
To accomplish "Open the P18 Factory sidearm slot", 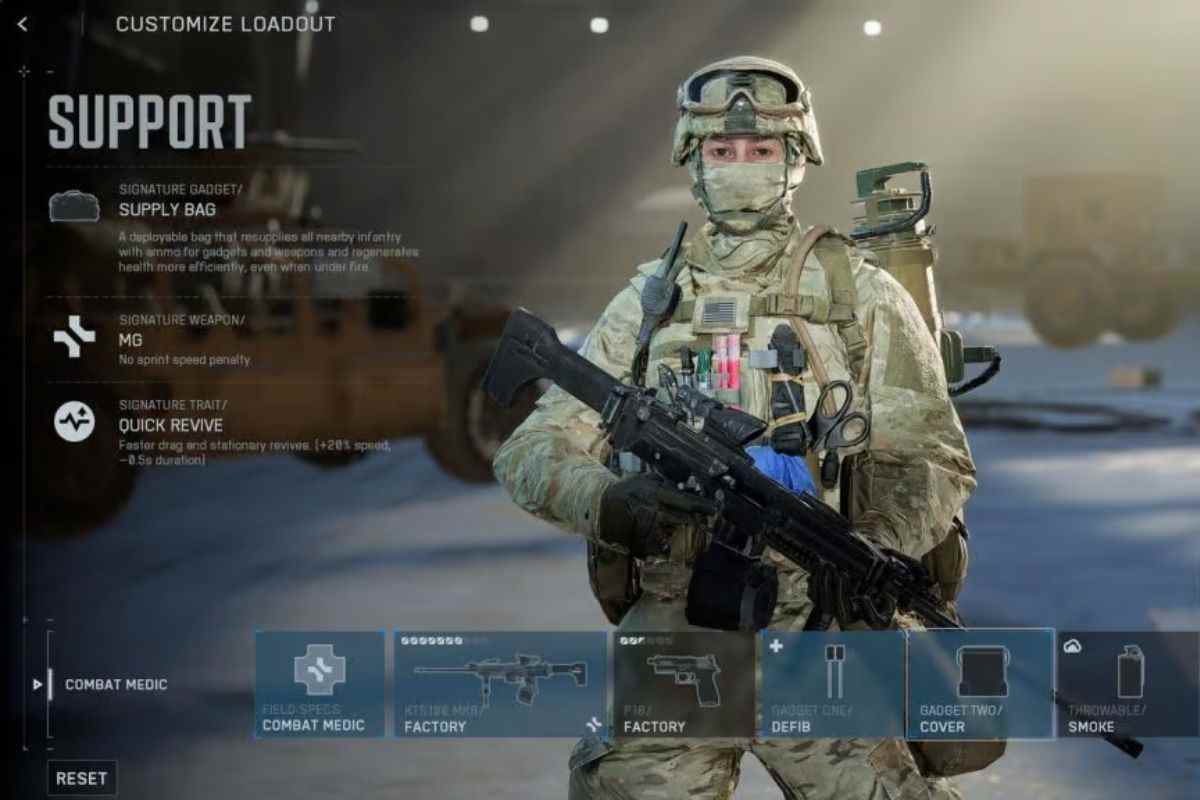I will point(684,684).
